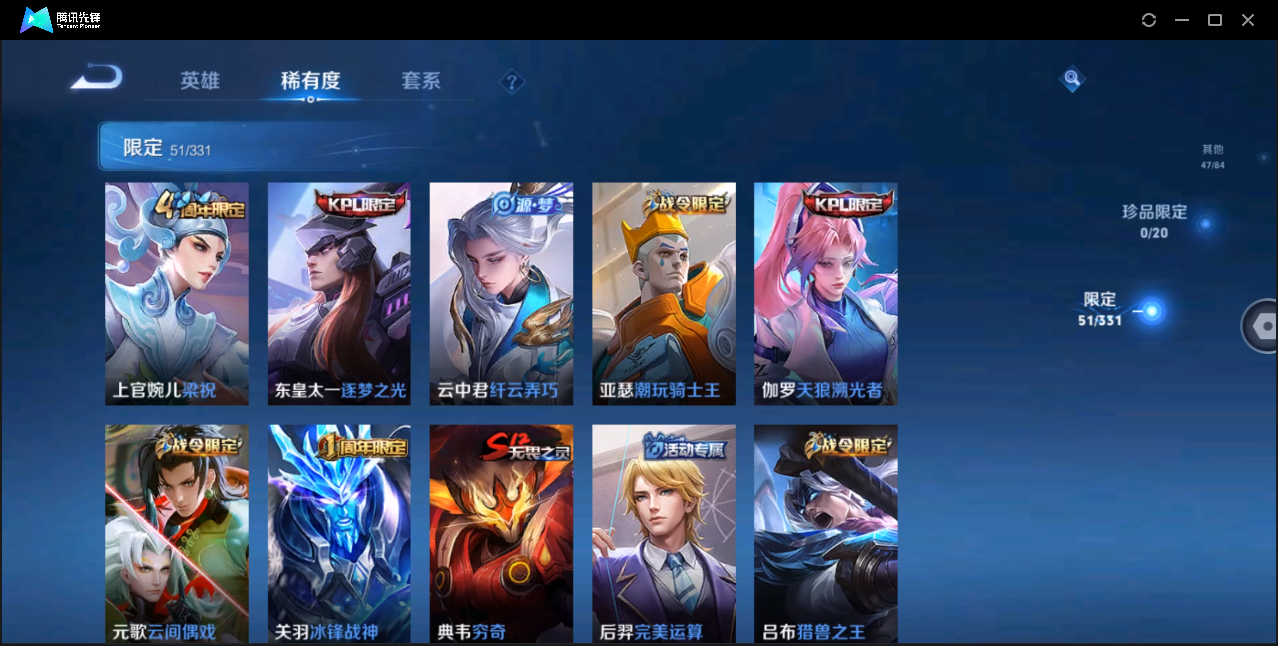
Task: View 元歌 云间偶戏 skin card
Action: pos(177,532)
